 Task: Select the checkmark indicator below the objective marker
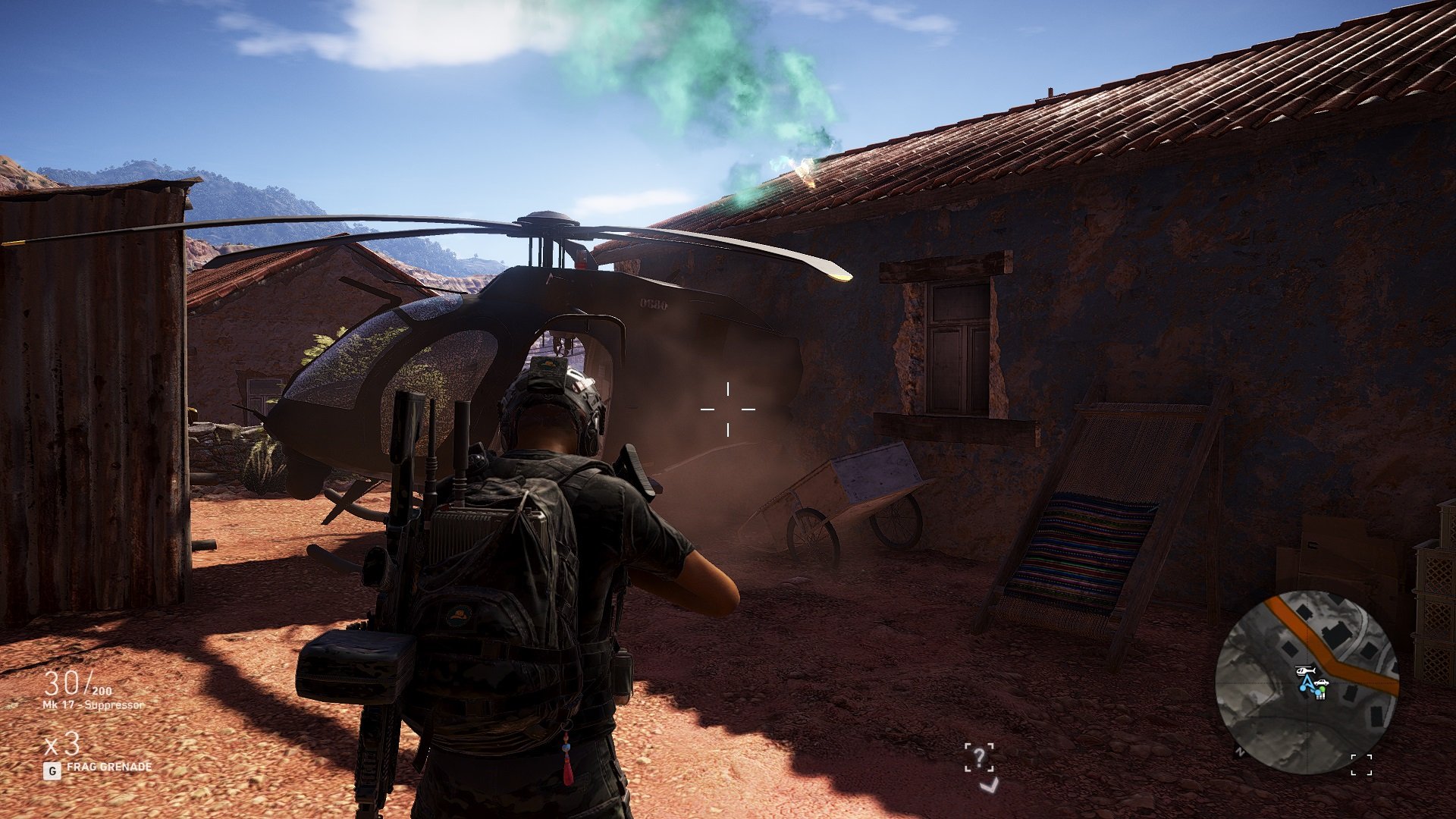tap(989, 786)
